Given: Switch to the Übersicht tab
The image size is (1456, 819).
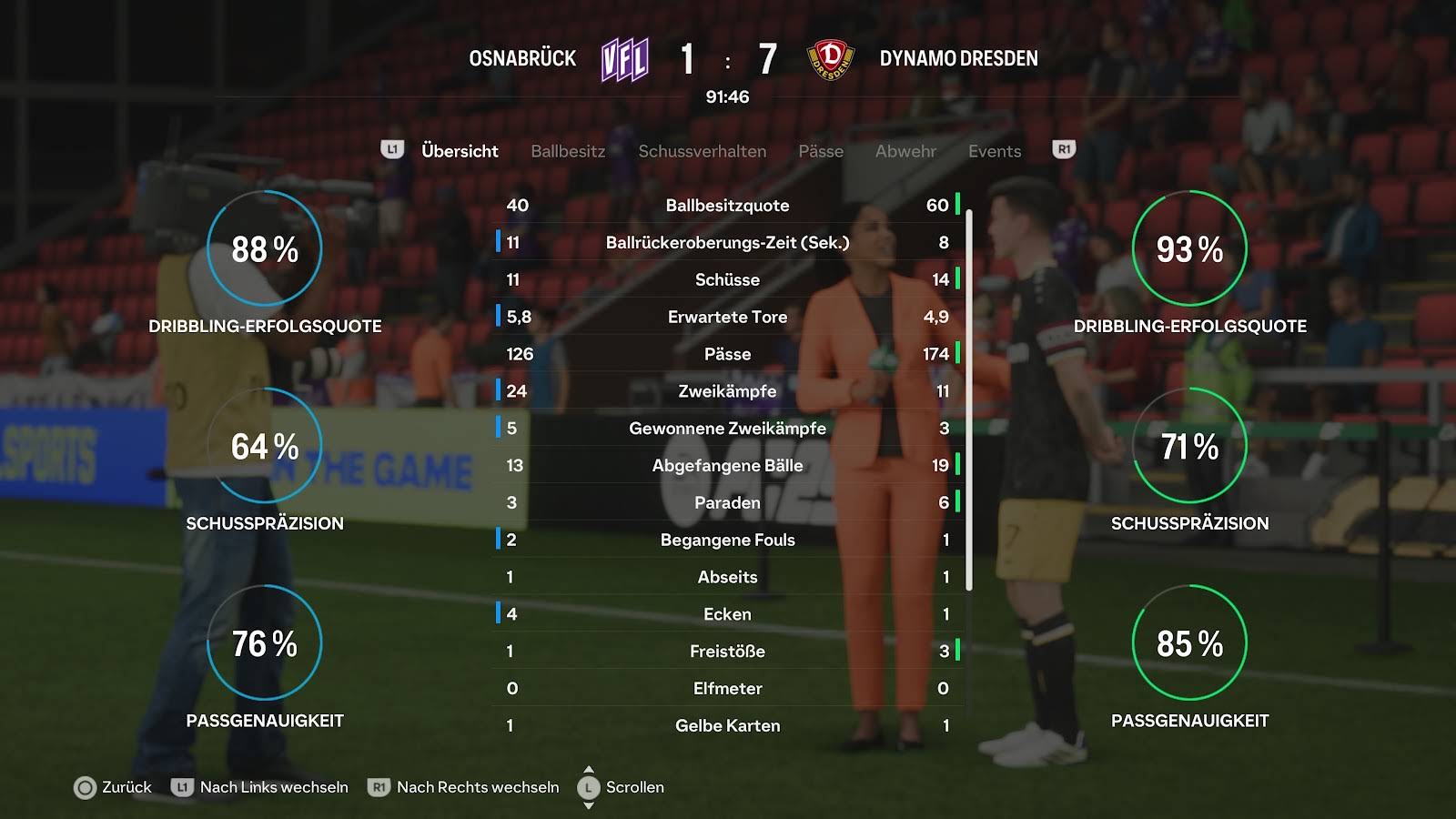Looking at the screenshot, I should click(x=460, y=151).
